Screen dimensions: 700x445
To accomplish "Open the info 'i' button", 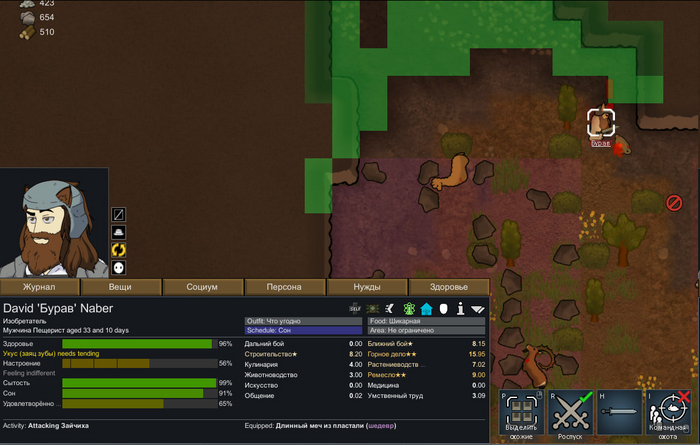I will point(460,308).
